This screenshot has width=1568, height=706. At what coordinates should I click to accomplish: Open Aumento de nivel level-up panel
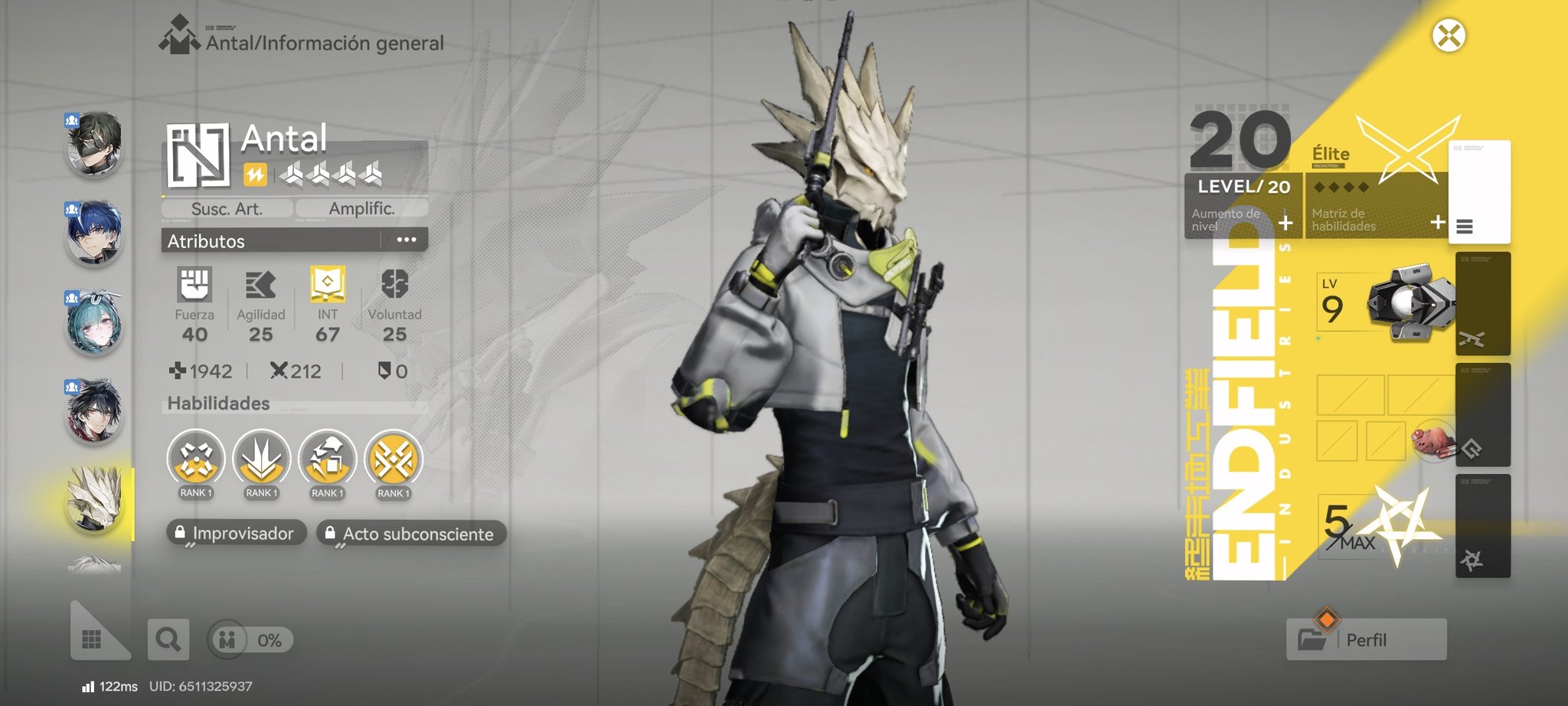coord(1243,220)
